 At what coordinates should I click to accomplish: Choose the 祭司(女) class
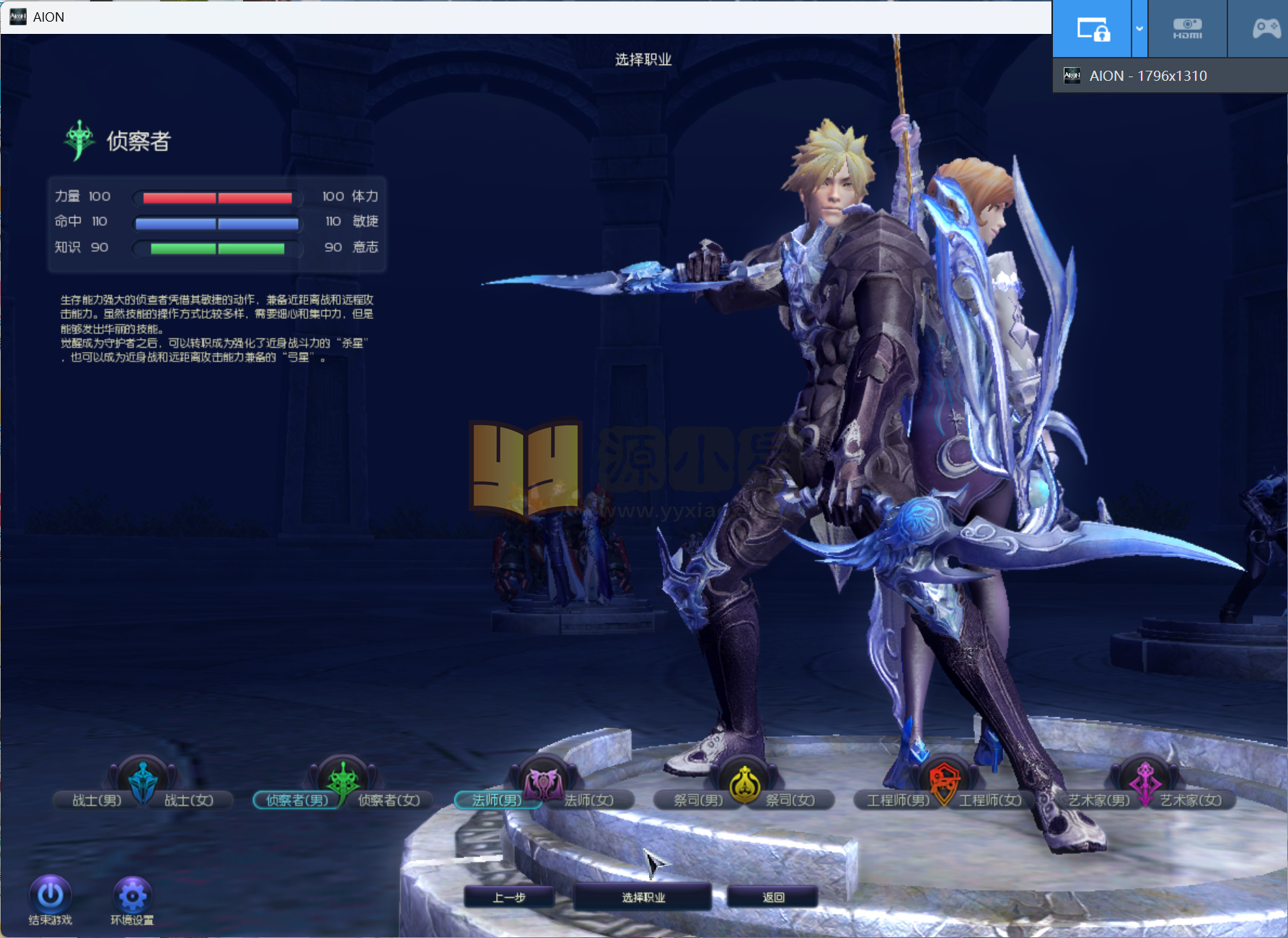click(x=790, y=800)
